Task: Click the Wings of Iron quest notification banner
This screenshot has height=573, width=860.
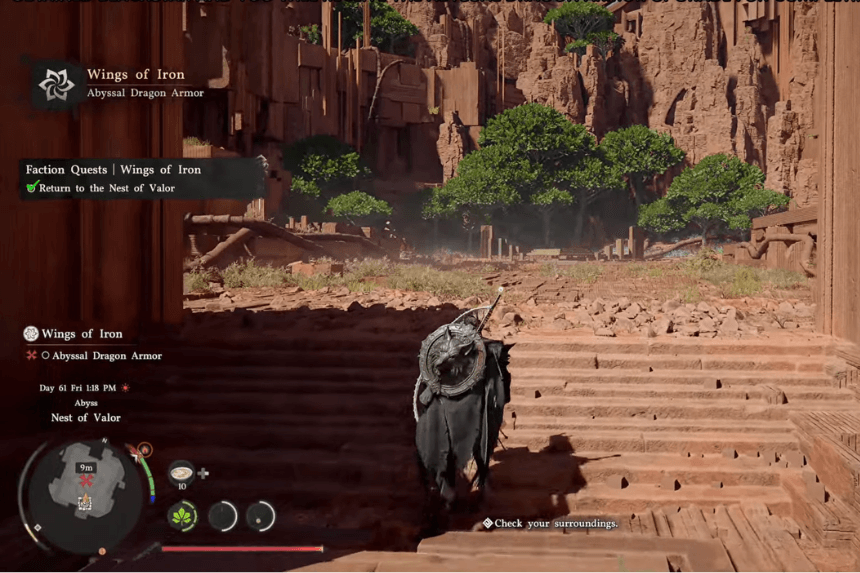Action: pyautogui.click(x=120, y=84)
